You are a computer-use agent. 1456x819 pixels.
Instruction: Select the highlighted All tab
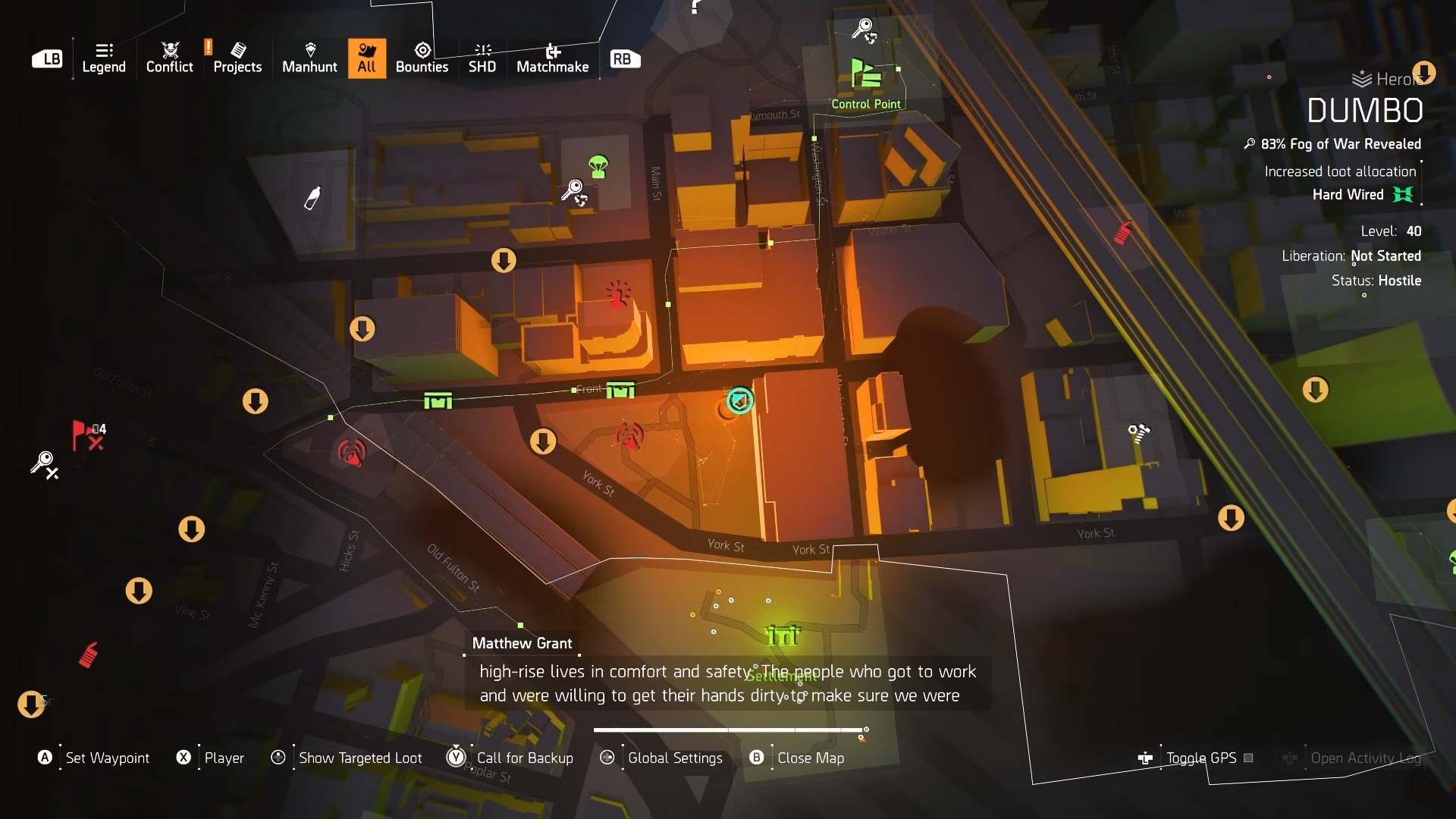pos(367,58)
